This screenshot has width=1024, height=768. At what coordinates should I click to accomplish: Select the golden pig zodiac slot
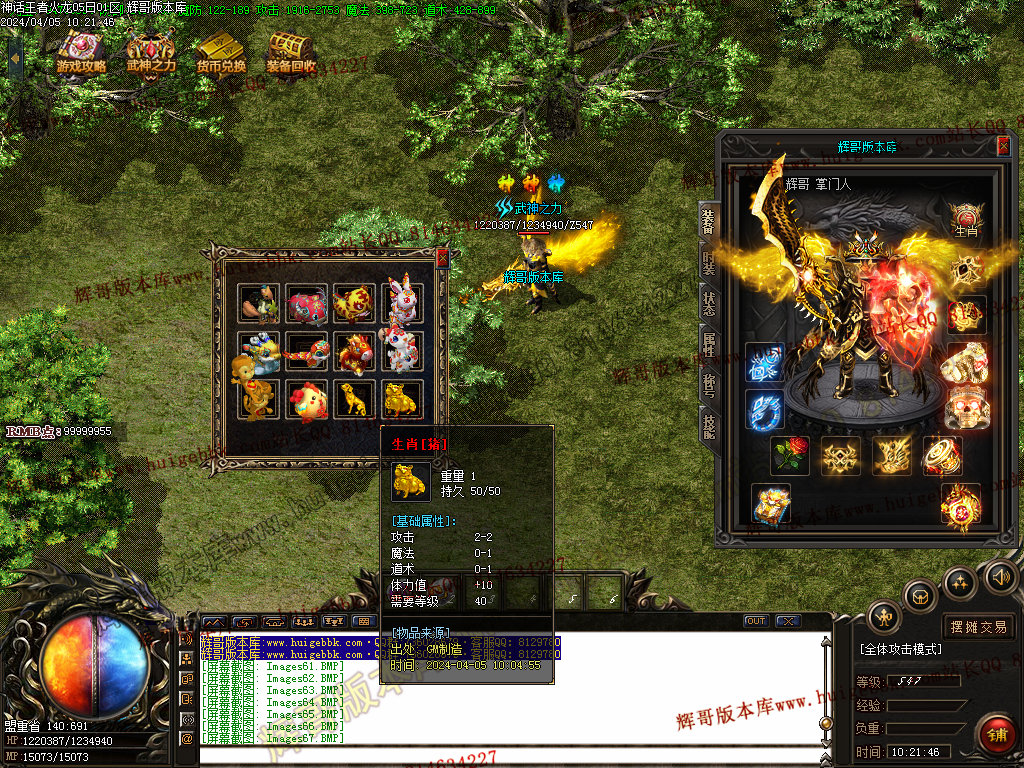pyautogui.click(x=402, y=399)
